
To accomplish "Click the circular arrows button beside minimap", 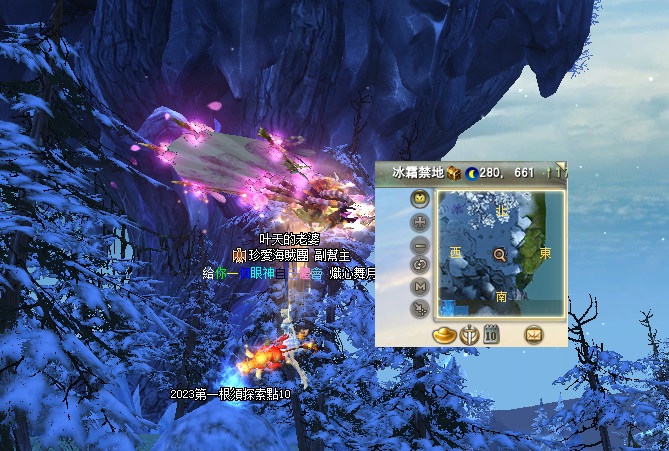I will [x=420, y=265].
